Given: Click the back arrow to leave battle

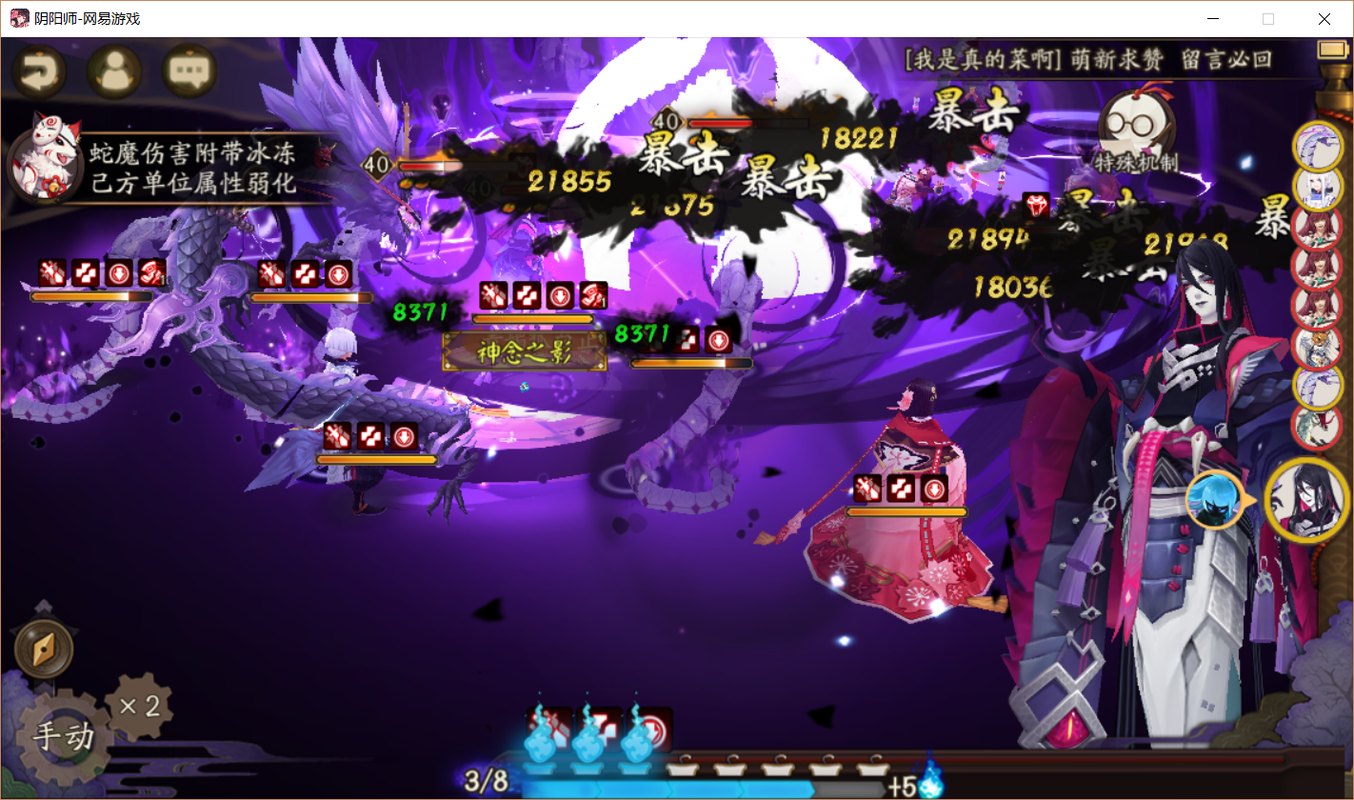Looking at the screenshot, I should click(39, 70).
